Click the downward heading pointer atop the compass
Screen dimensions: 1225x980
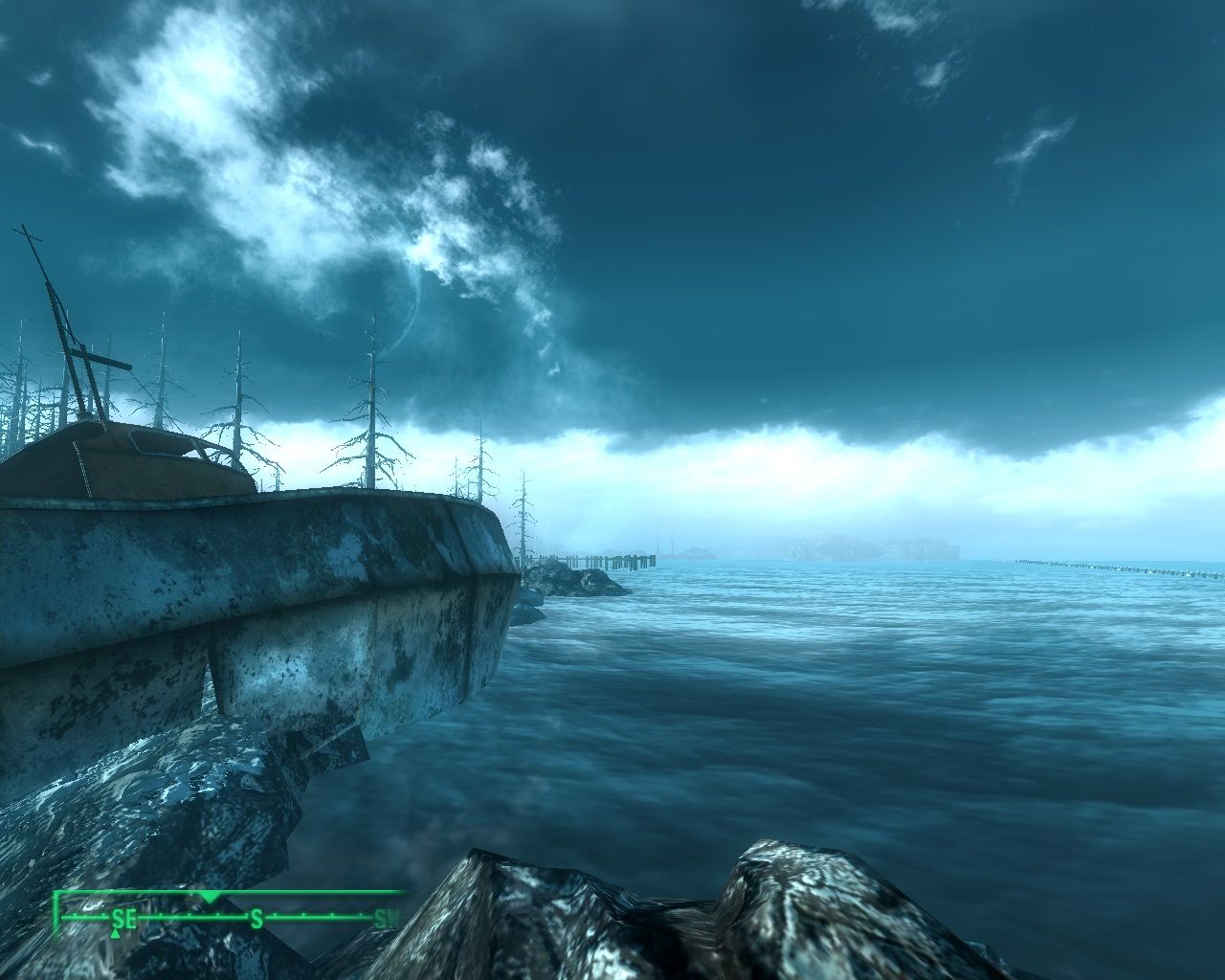pos(209,897)
